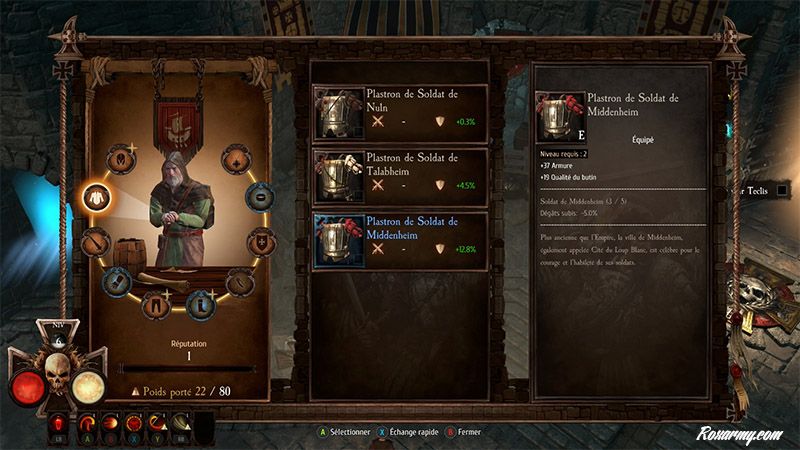Viewport: 800px width, 450px height.
Task: Select the highlighted chest armor slot
Action: pos(95,195)
